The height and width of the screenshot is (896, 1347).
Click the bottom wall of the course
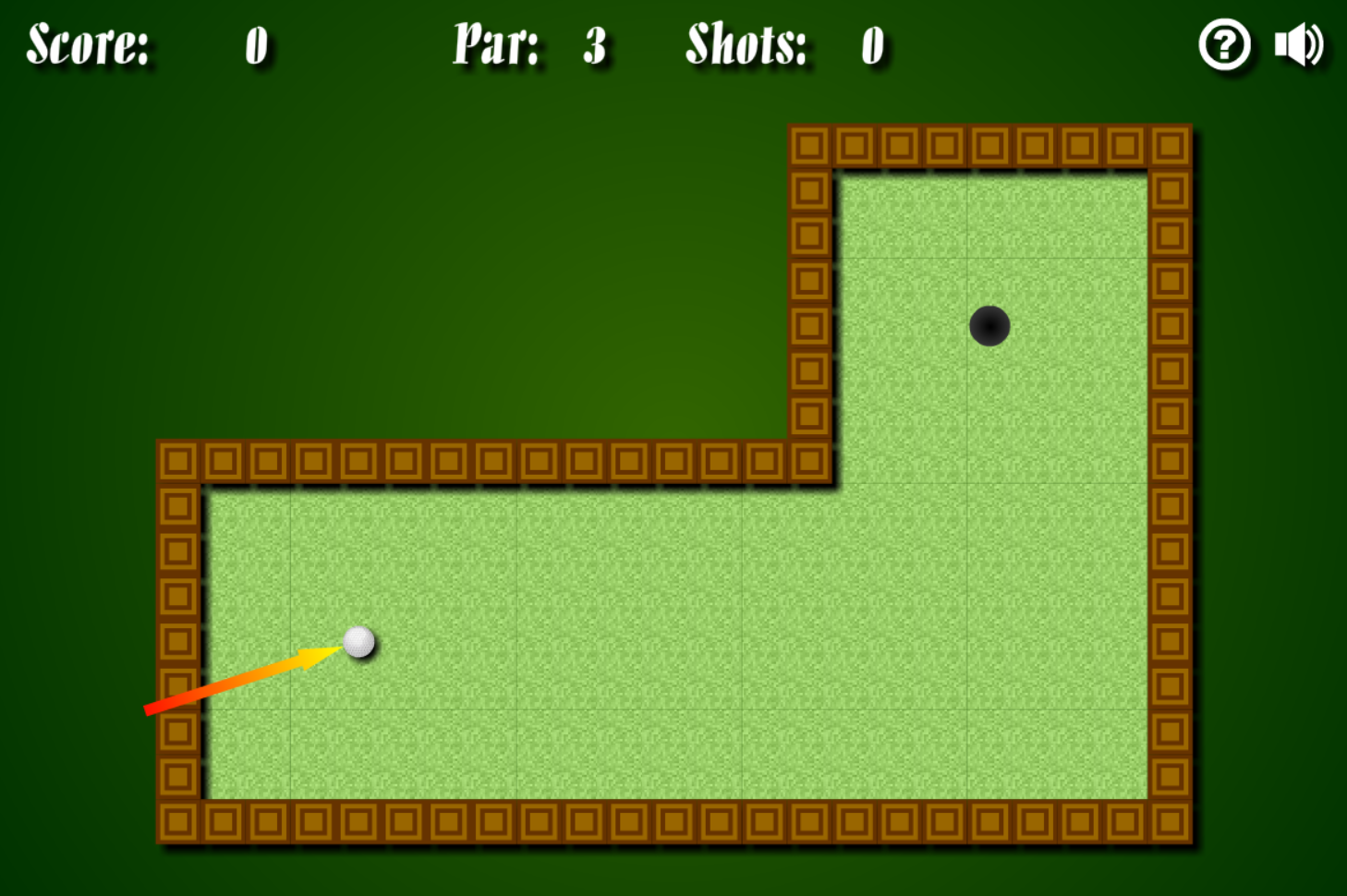pos(647,822)
